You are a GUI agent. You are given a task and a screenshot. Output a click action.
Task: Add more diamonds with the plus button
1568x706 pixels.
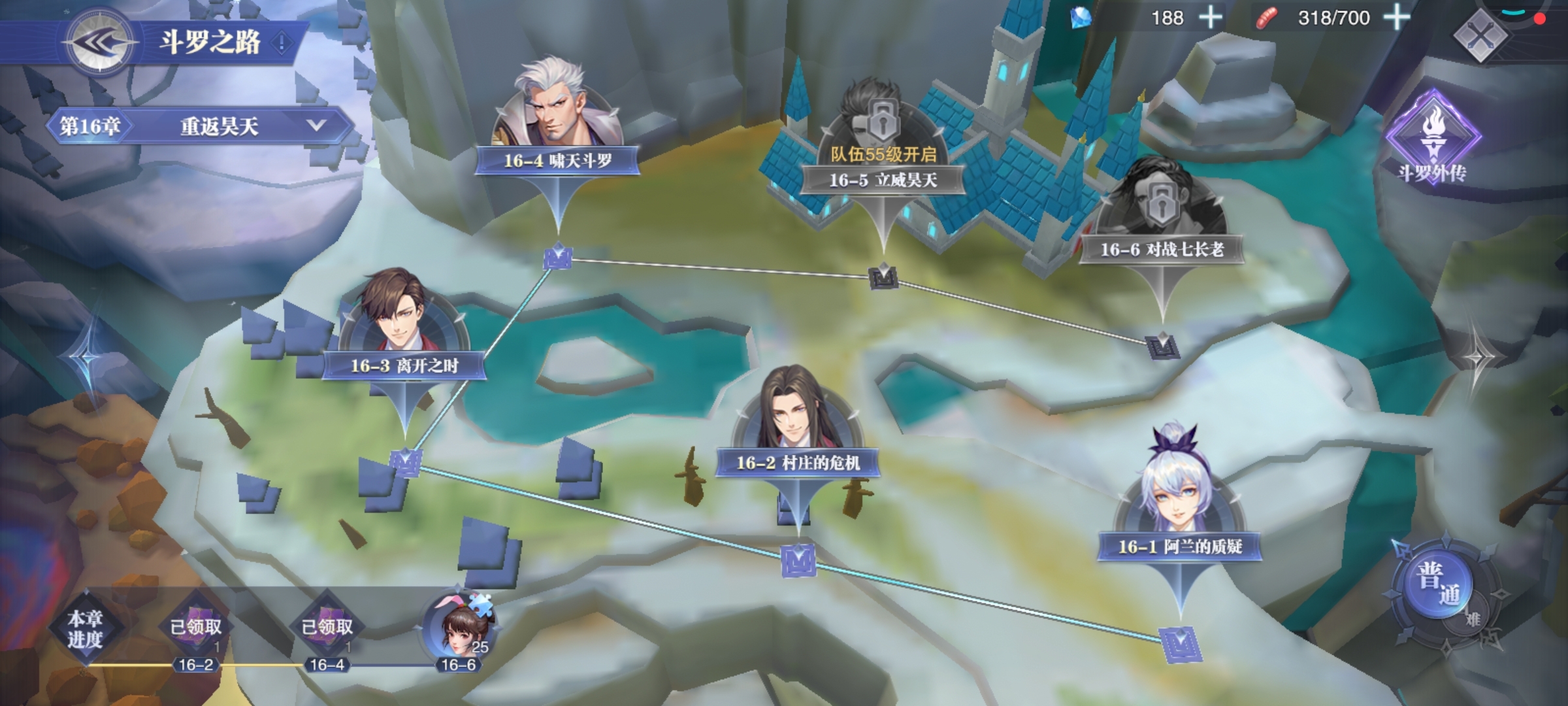click(x=1211, y=18)
